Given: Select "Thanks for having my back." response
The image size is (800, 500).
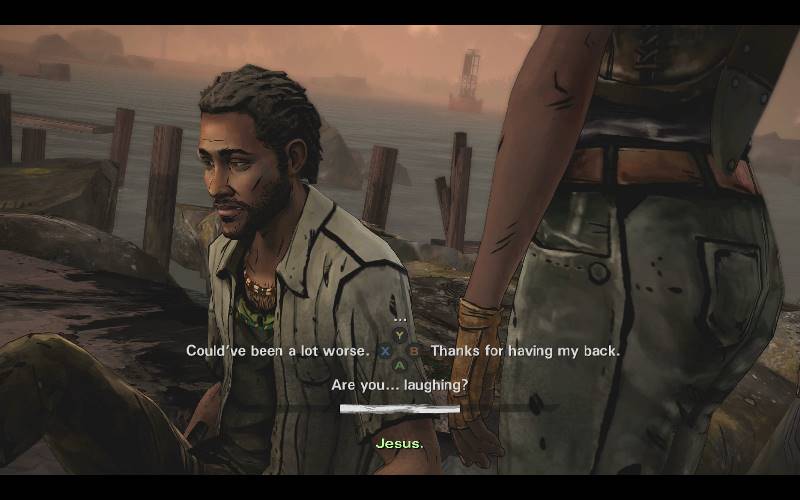Looking at the screenshot, I should click(525, 351).
